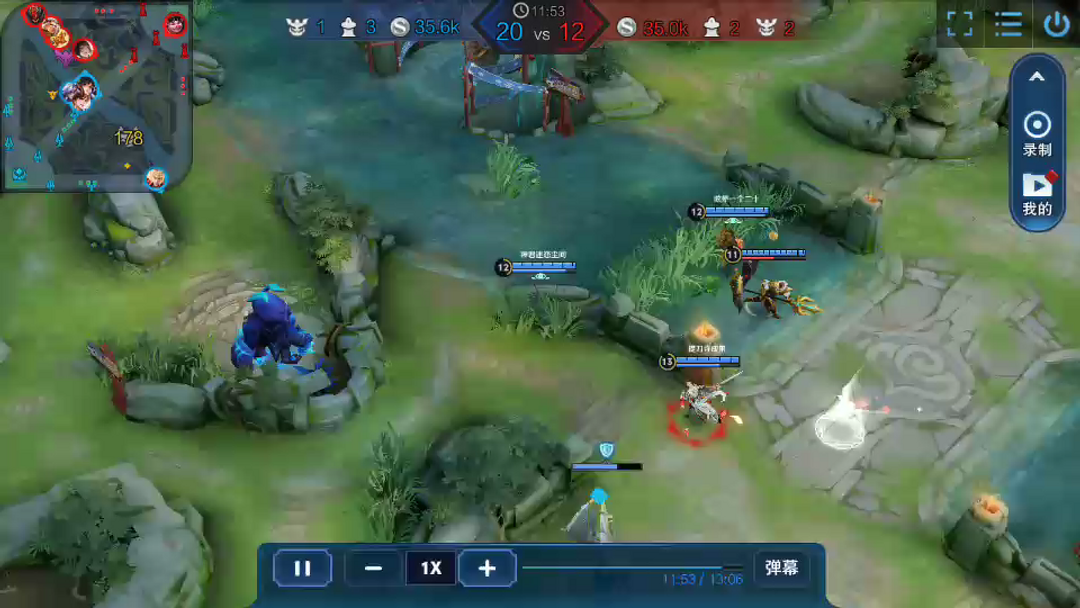Image resolution: width=1080 pixels, height=608 pixels.
Task: Toggle the 弹幕 comments button
Action: (781, 568)
